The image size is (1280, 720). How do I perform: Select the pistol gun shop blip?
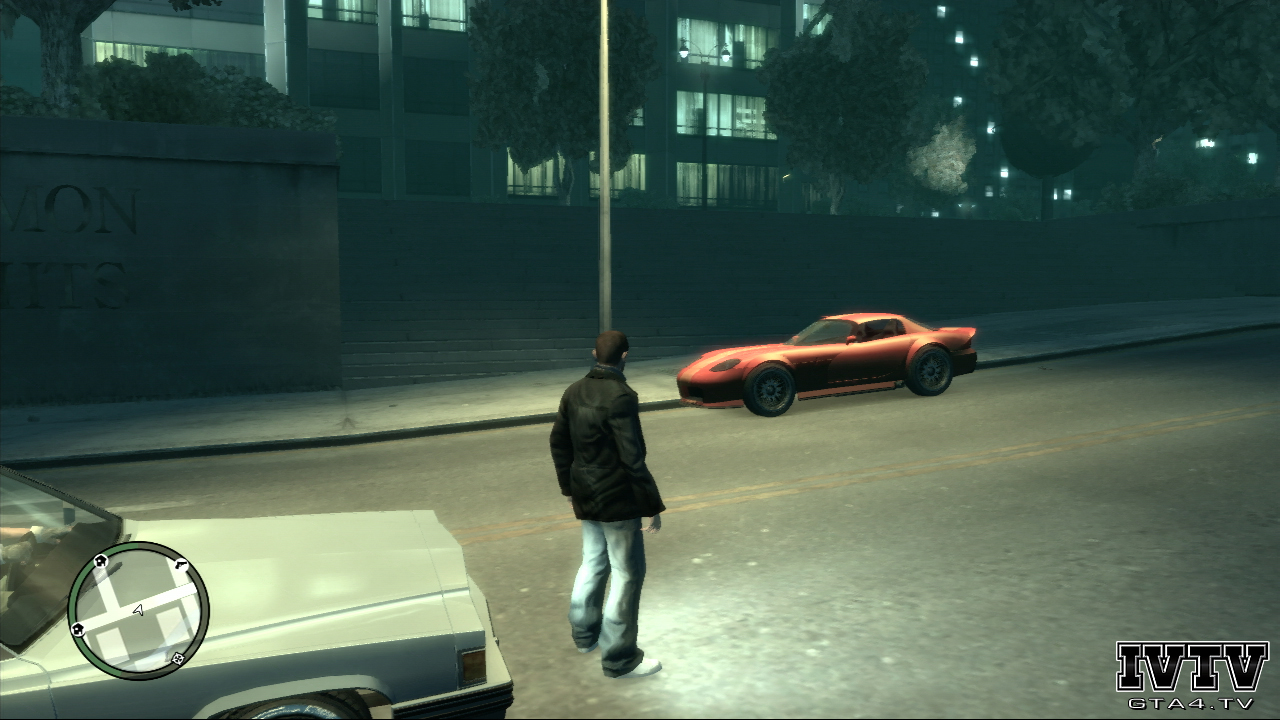tap(181, 566)
